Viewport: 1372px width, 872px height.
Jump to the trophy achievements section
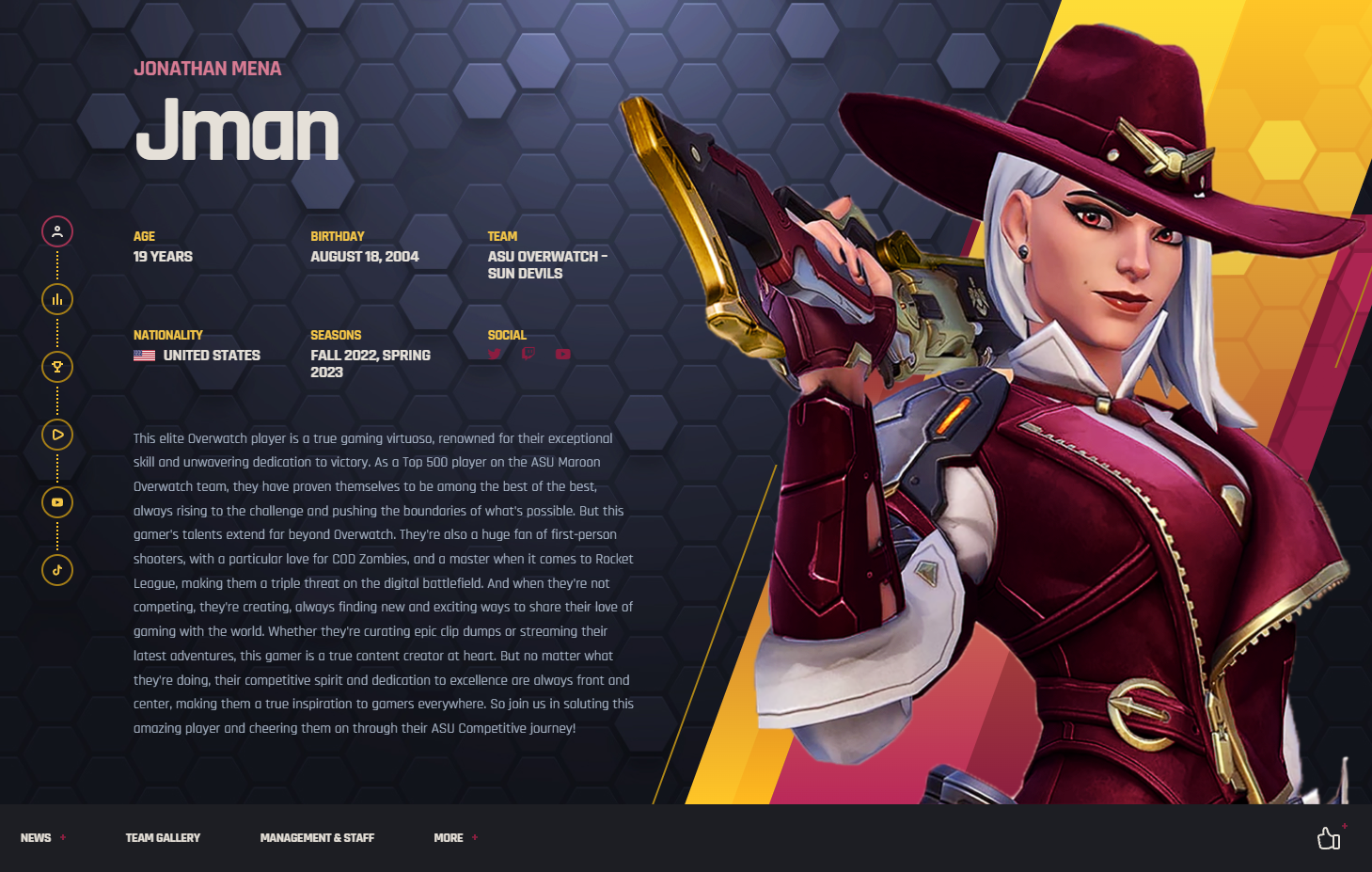57,367
